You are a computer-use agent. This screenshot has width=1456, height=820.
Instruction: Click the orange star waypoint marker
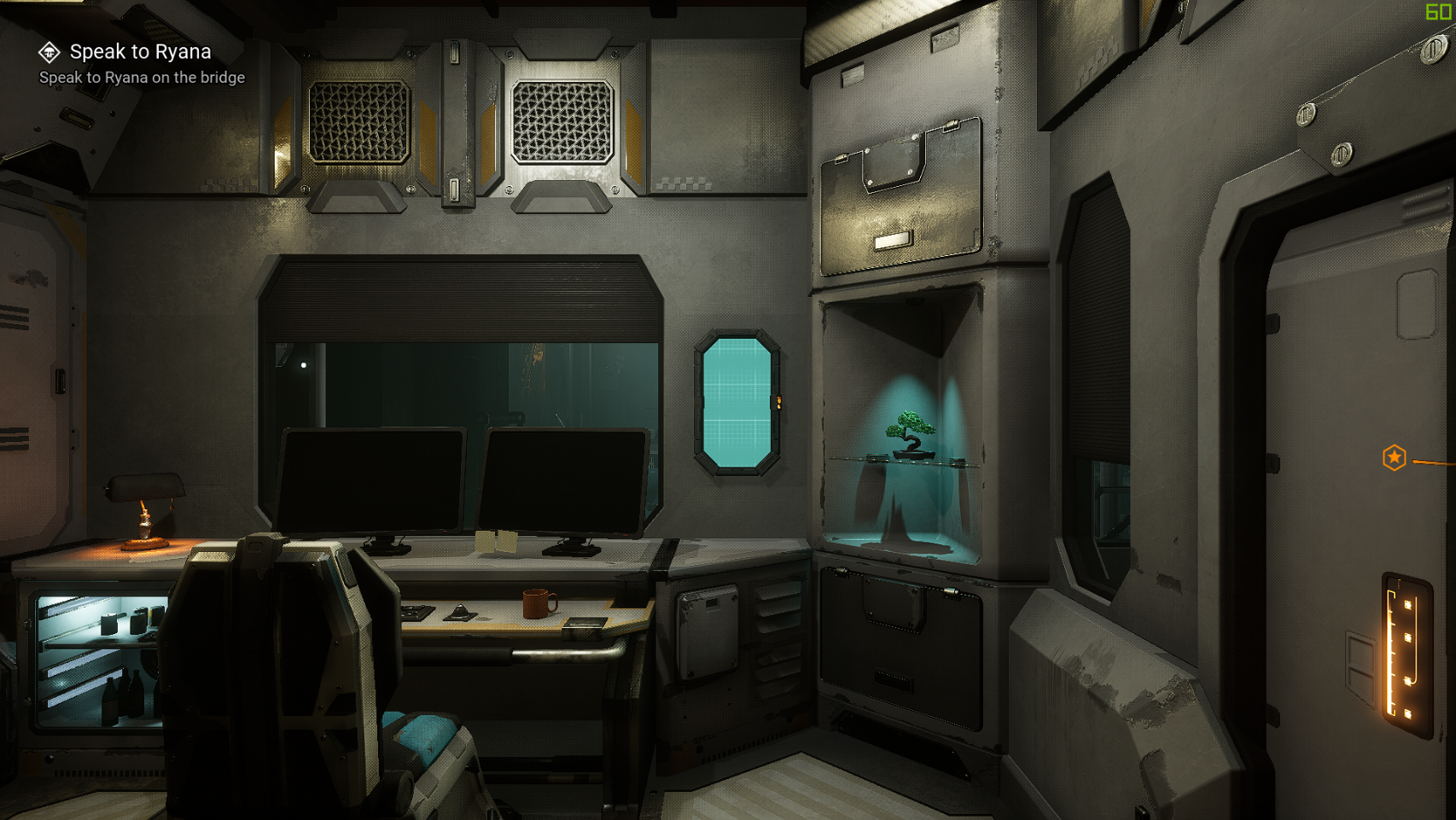[1394, 458]
